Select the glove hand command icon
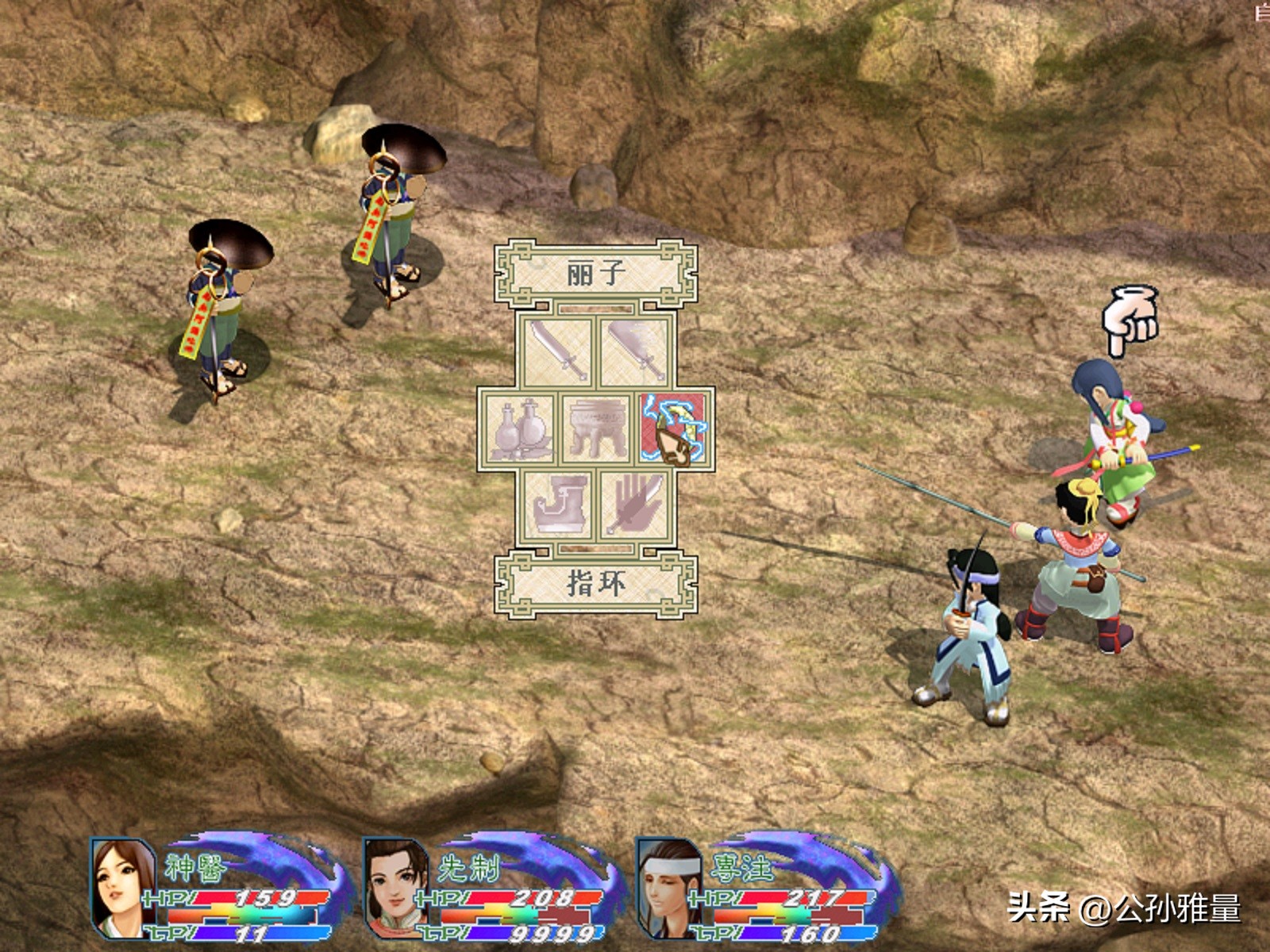 pyautogui.click(x=635, y=505)
